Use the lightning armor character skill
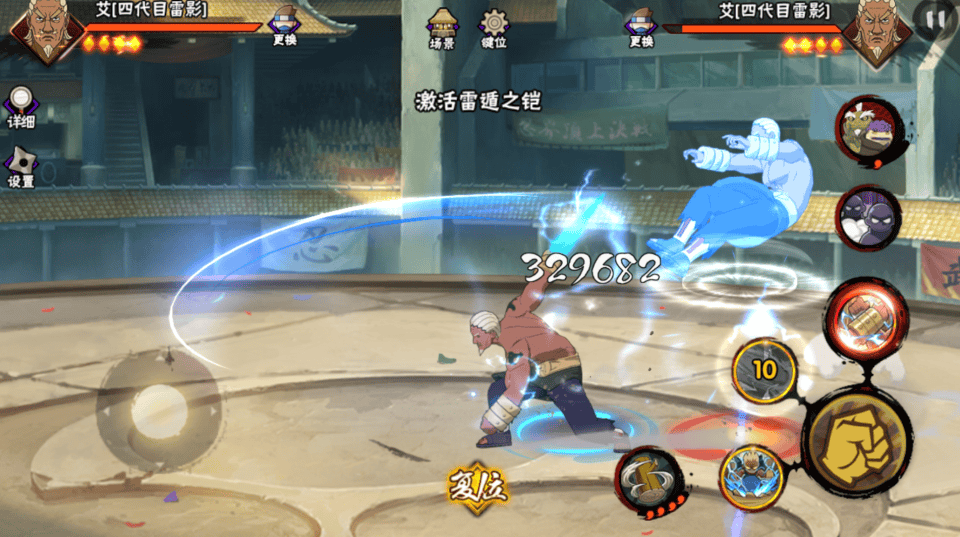The height and width of the screenshot is (537, 960). 750,476
